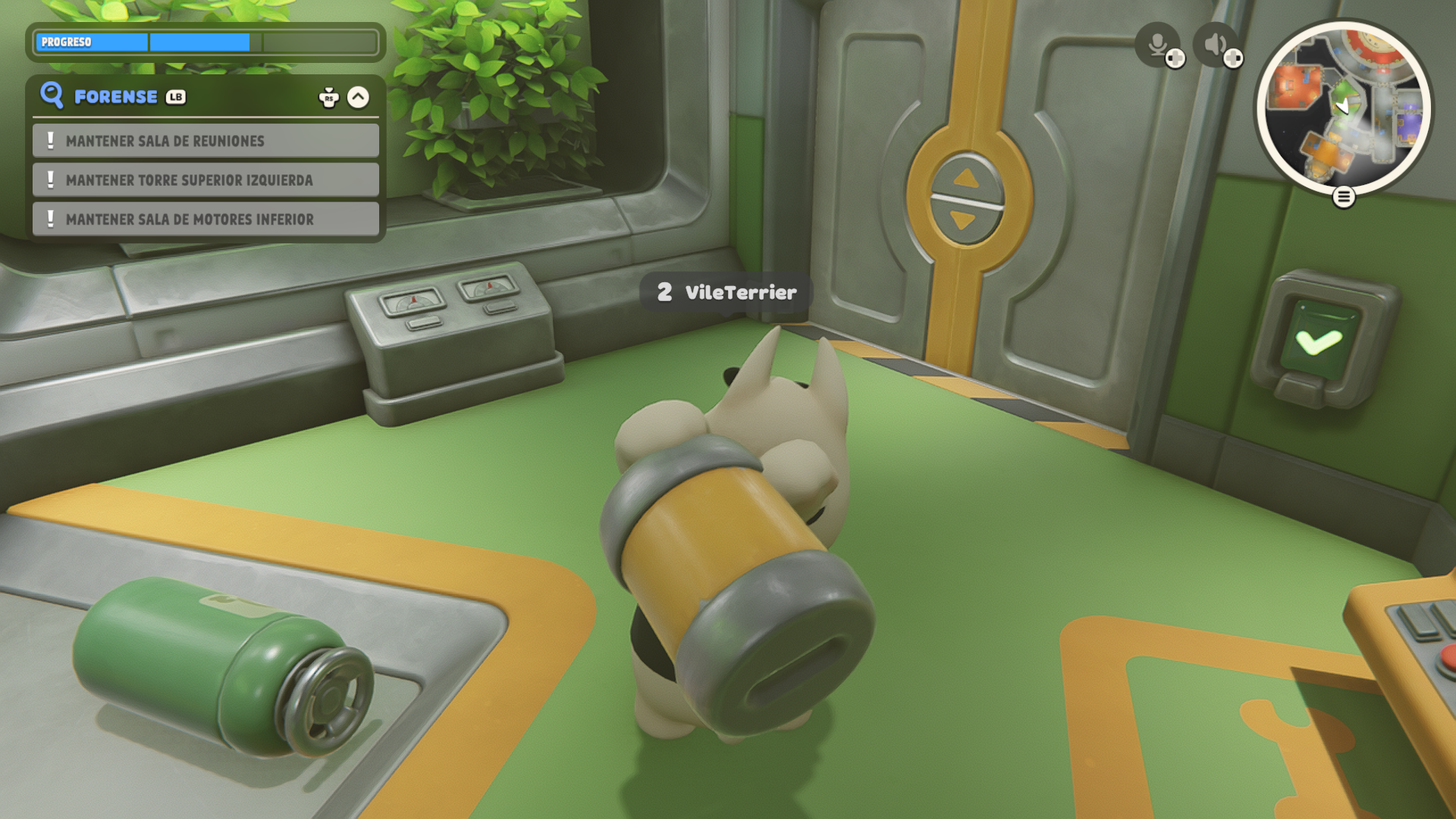Click the Forense role header
Screen dimensions: 1456x819
click(116, 97)
